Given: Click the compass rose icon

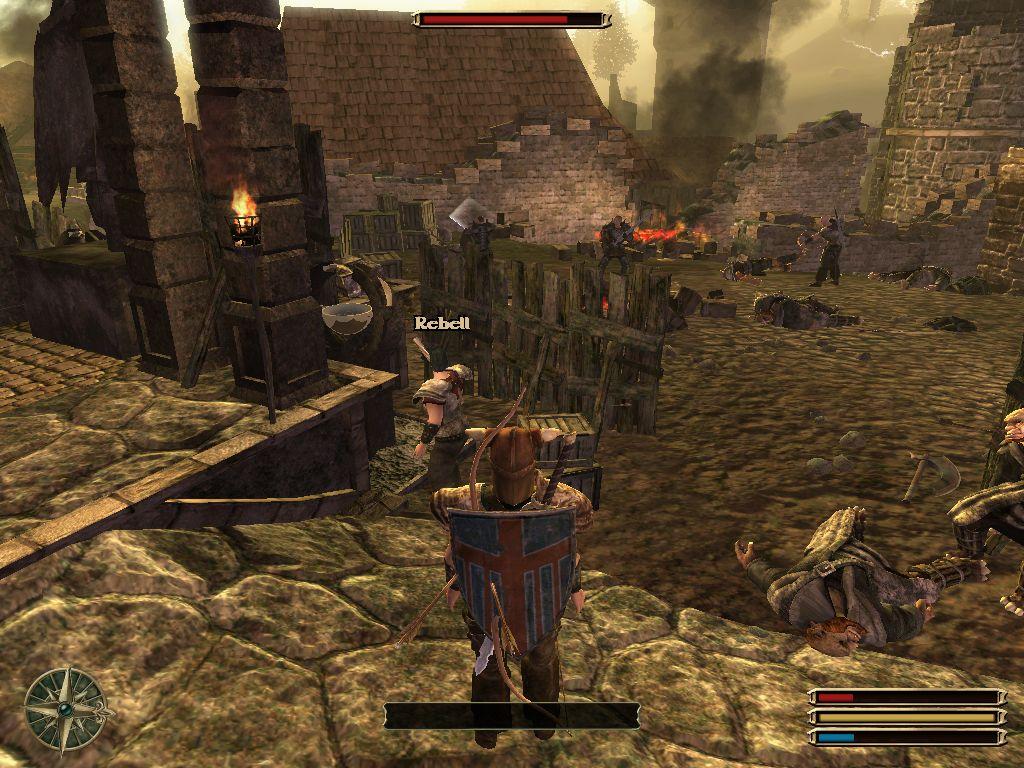Looking at the screenshot, I should point(65,708).
